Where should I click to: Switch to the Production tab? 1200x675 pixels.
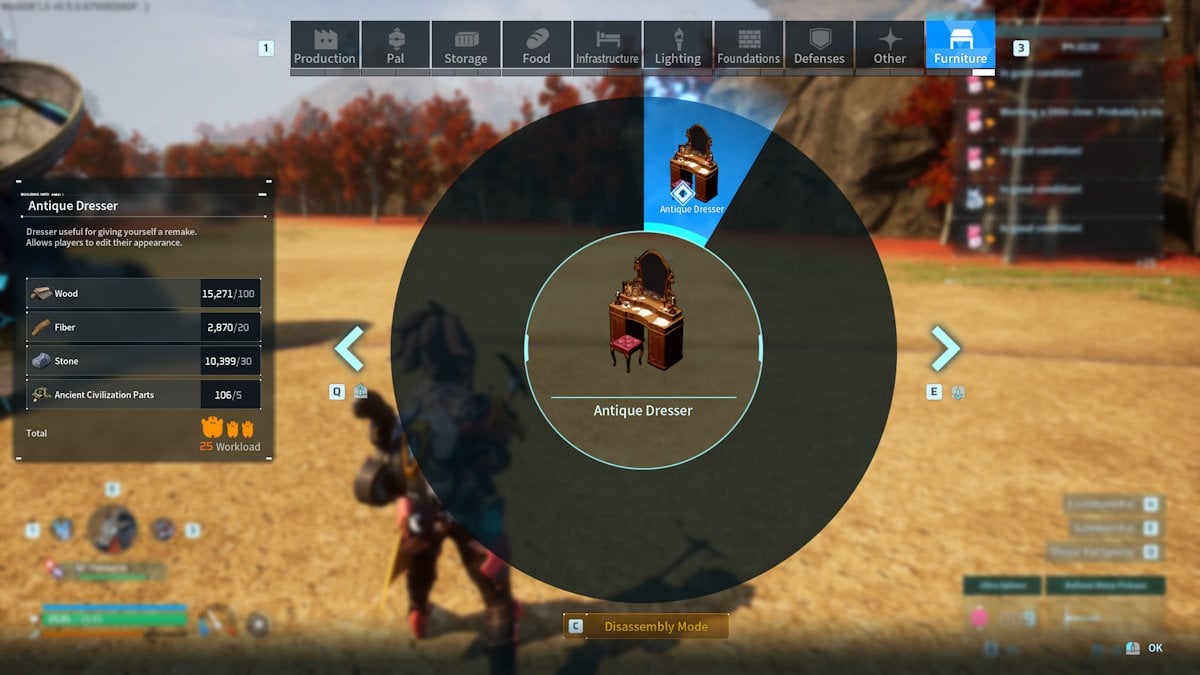point(324,46)
